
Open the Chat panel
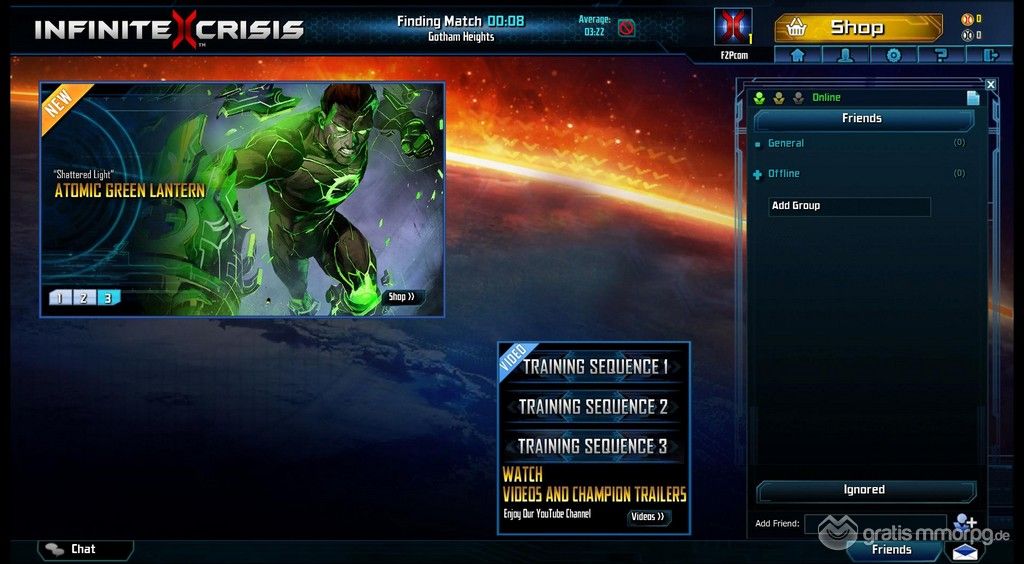click(x=84, y=549)
